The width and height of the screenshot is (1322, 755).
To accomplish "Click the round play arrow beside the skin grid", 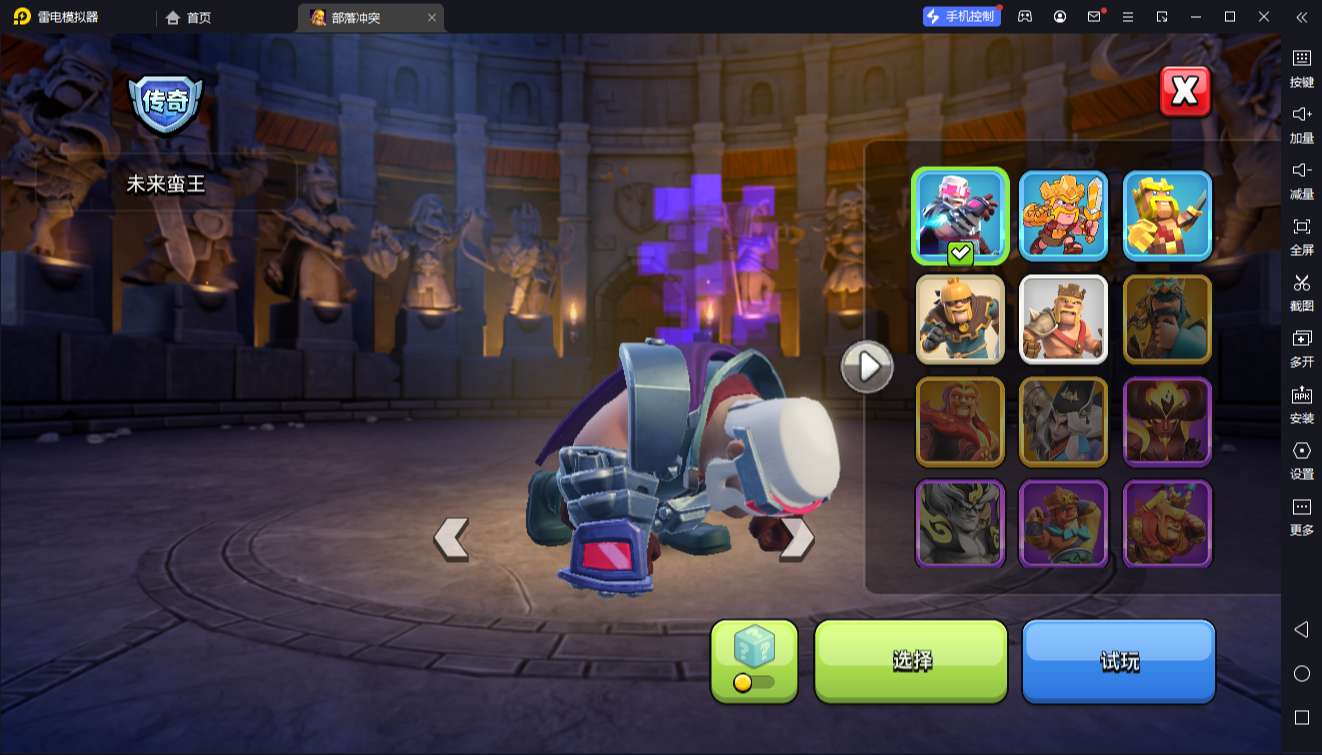I will click(867, 367).
